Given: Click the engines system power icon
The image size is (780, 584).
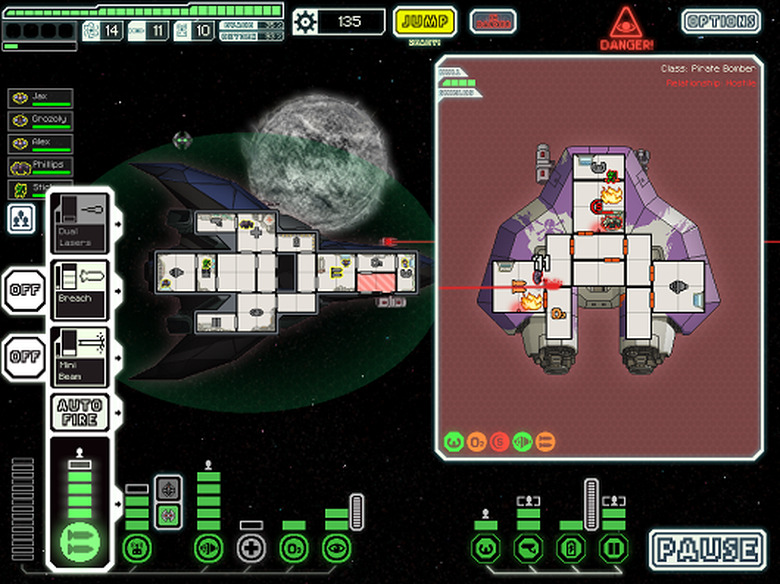Looking at the screenshot, I should click(x=208, y=547).
